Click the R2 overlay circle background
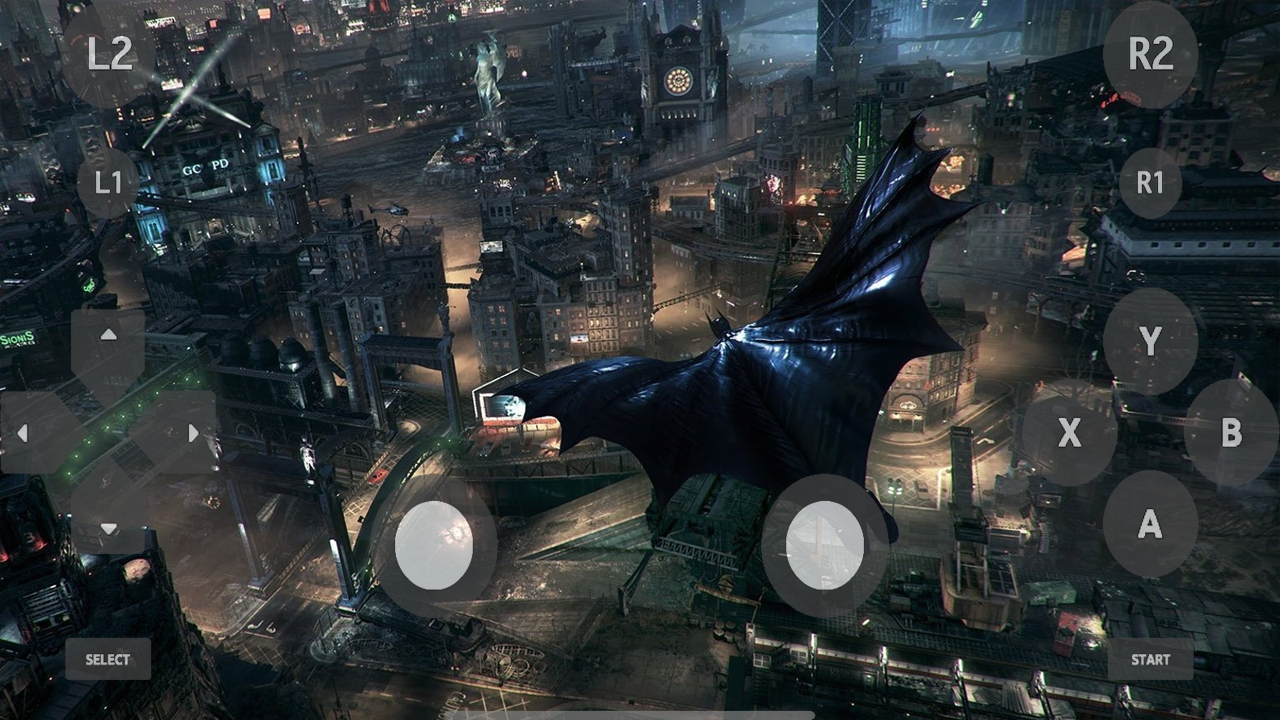This screenshot has height=720, width=1280. tap(1150, 57)
